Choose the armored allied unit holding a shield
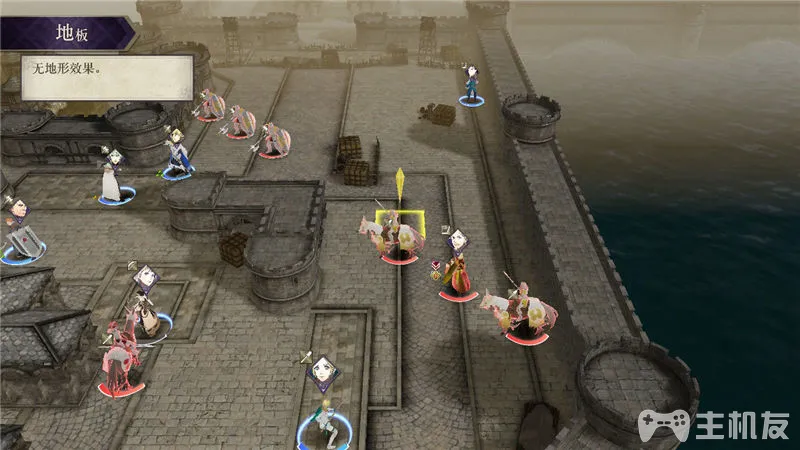Image resolution: width=800 pixels, height=450 pixels. [20, 240]
